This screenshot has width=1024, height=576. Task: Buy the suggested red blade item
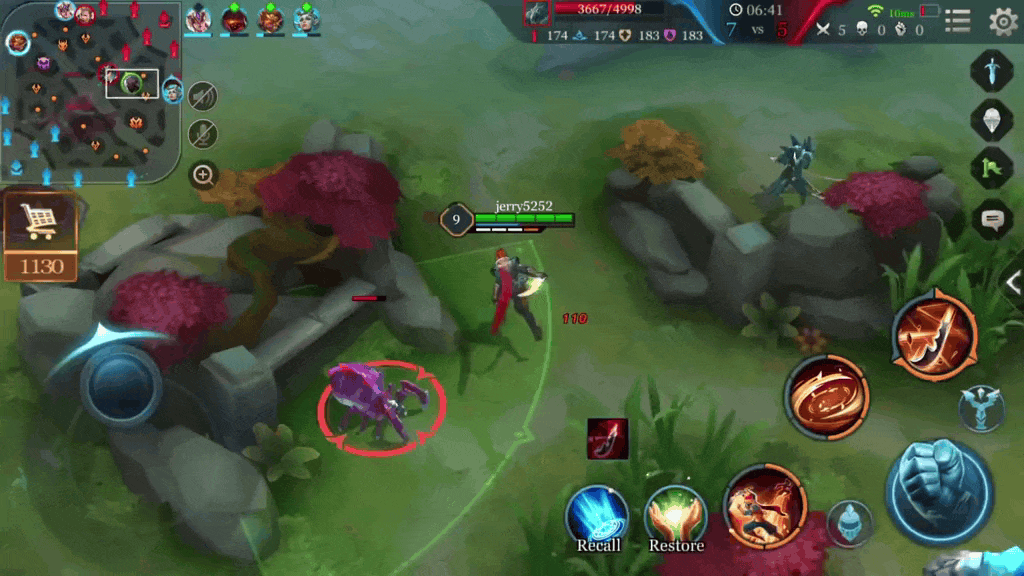click(607, 439)
